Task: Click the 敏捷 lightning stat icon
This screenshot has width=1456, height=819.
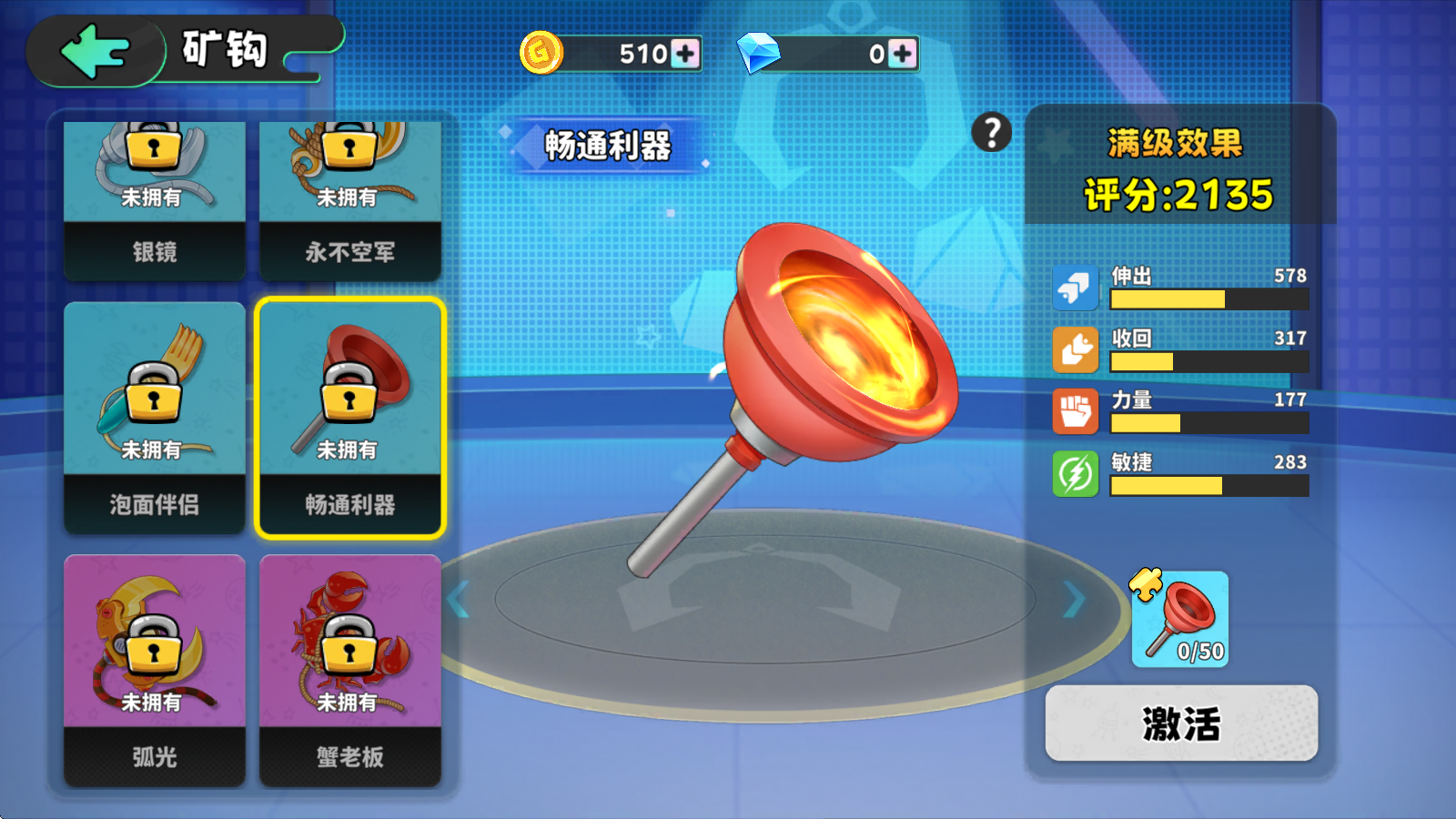Action: (1075, 473)
